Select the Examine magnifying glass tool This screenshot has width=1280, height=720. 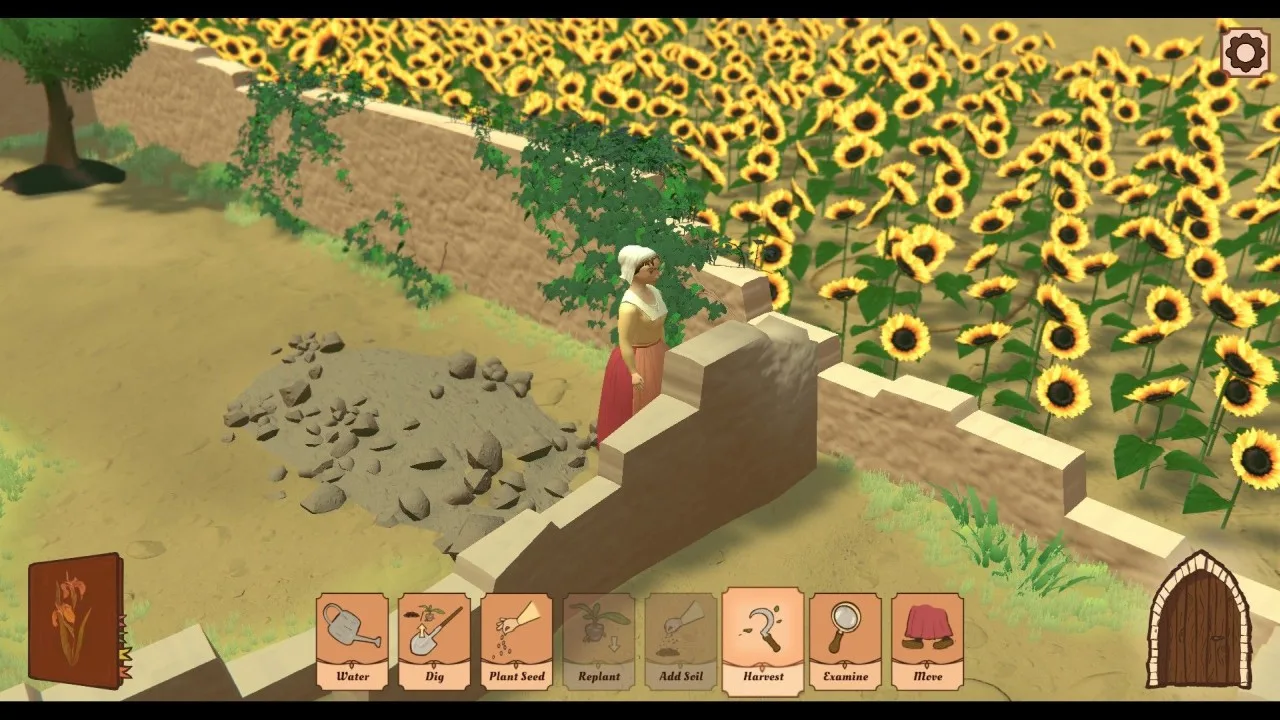coord(845,640)
